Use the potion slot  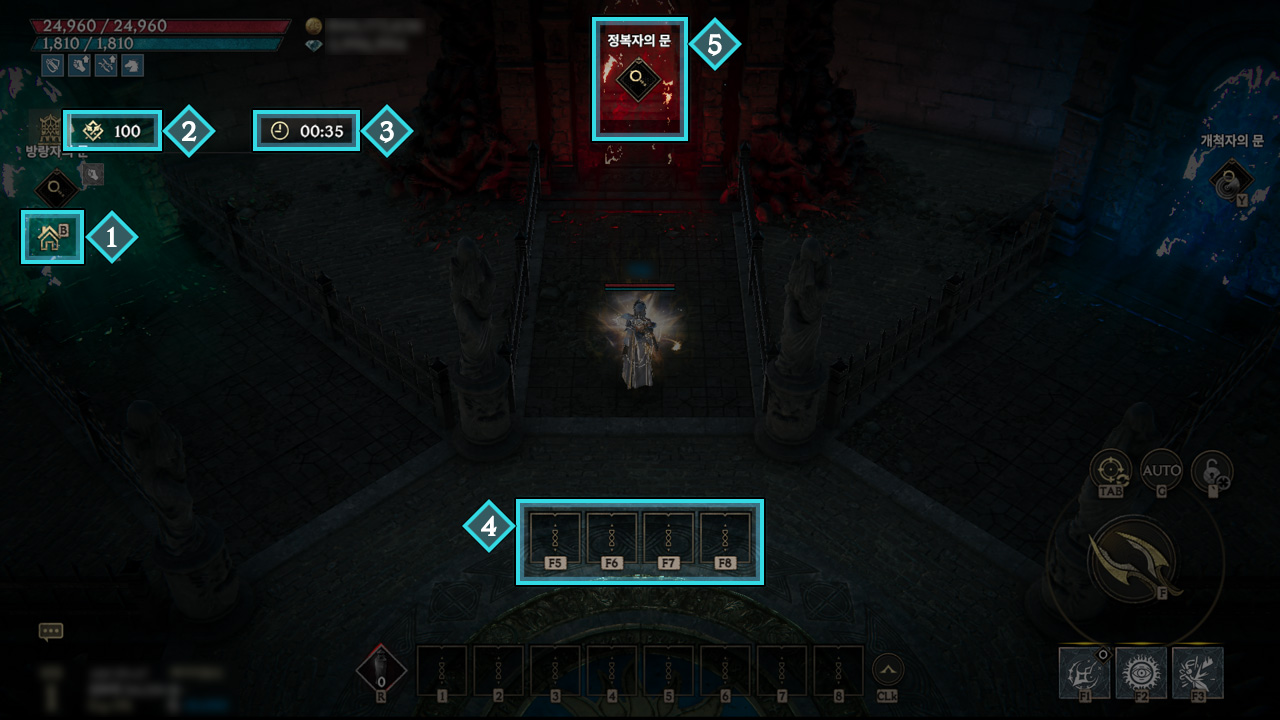[x=381, y=669]
